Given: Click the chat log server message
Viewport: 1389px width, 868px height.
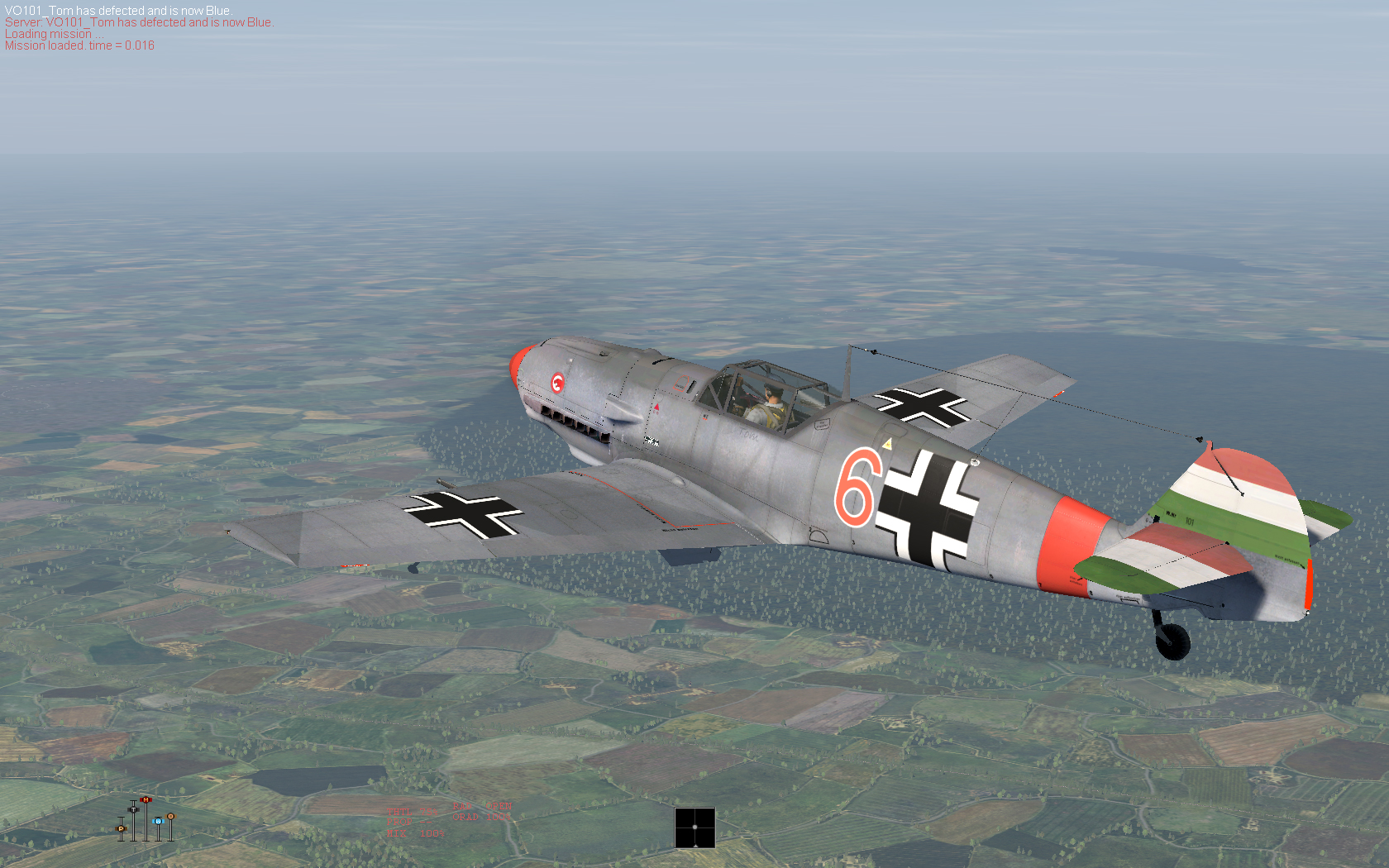Looking at the screenshot, I should tap(139, 22).
